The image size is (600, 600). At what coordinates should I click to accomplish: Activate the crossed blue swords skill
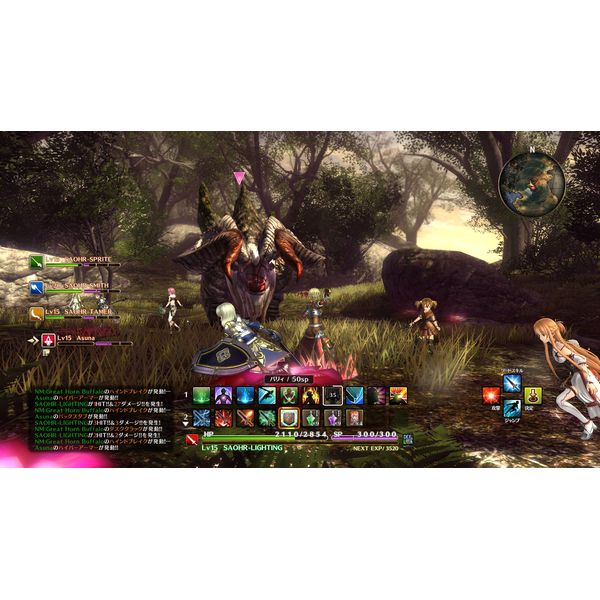[x=201, y=417]
